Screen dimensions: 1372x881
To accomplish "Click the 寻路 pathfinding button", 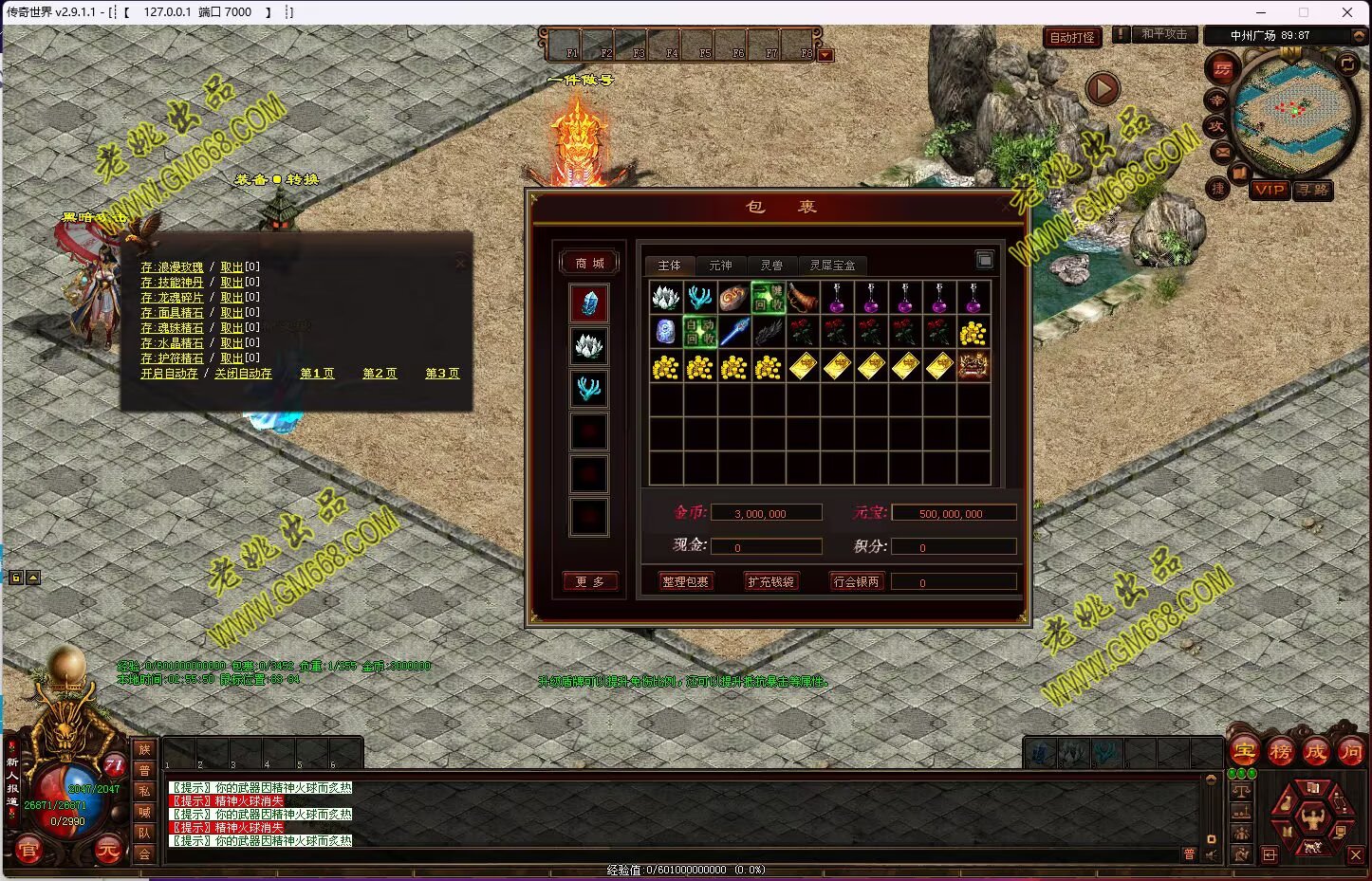I will 1313,190.
